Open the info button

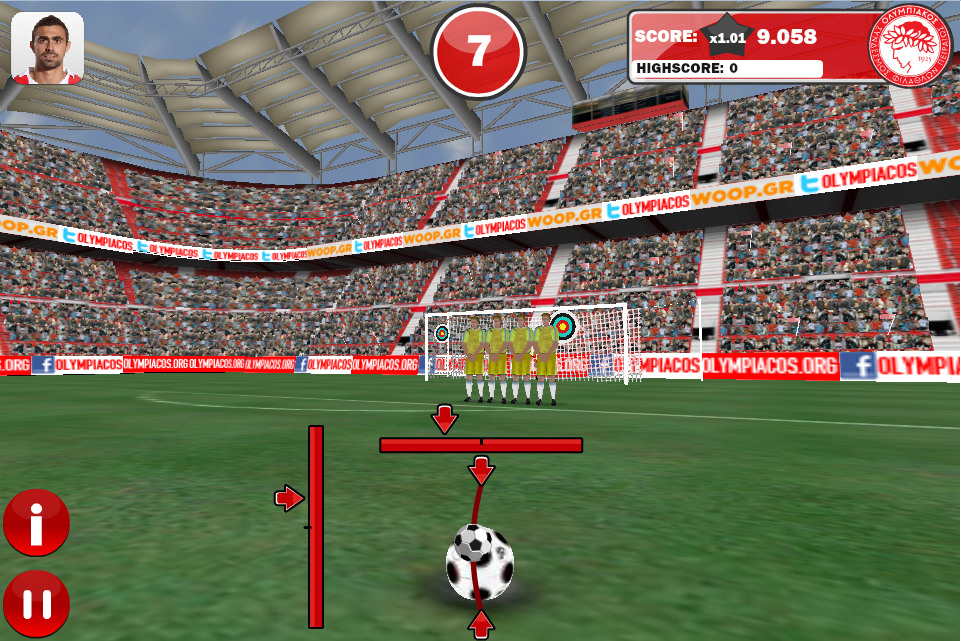36,523
